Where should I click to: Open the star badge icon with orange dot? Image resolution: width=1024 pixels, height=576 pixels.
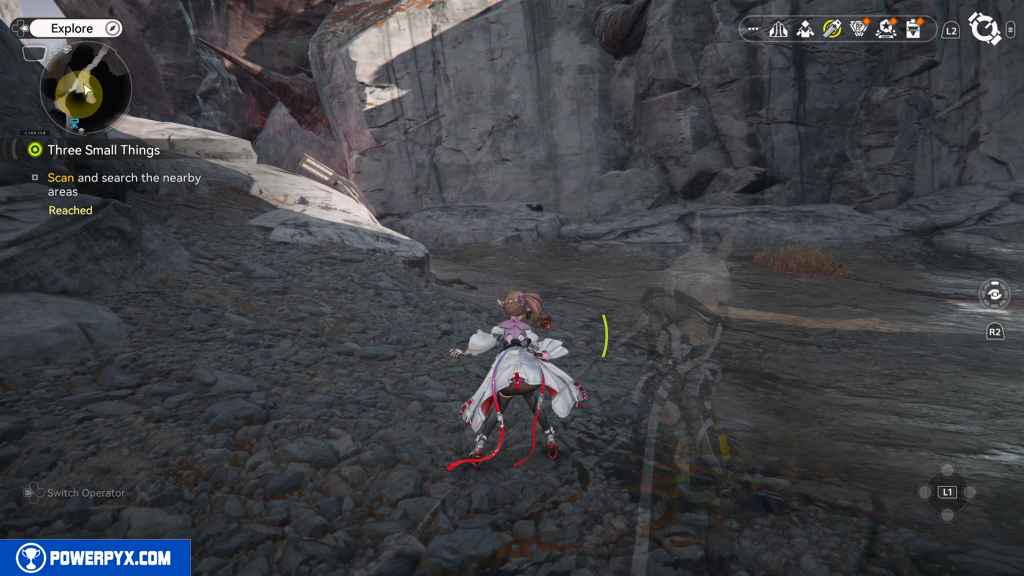point(885,29)
